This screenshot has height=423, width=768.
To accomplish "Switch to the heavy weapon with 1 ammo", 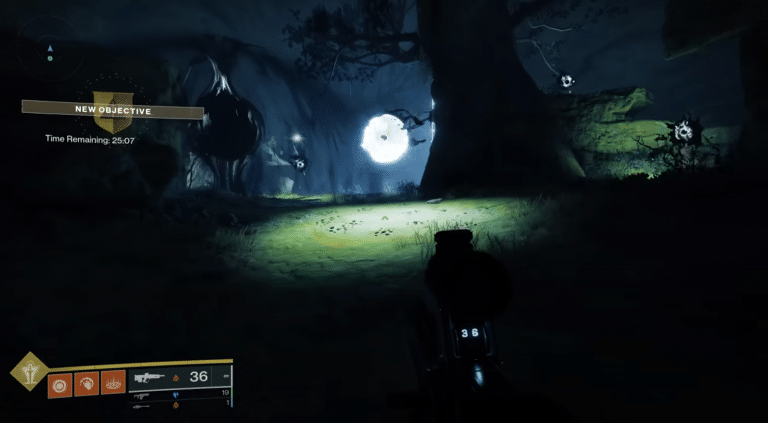I will coord(180,405).
